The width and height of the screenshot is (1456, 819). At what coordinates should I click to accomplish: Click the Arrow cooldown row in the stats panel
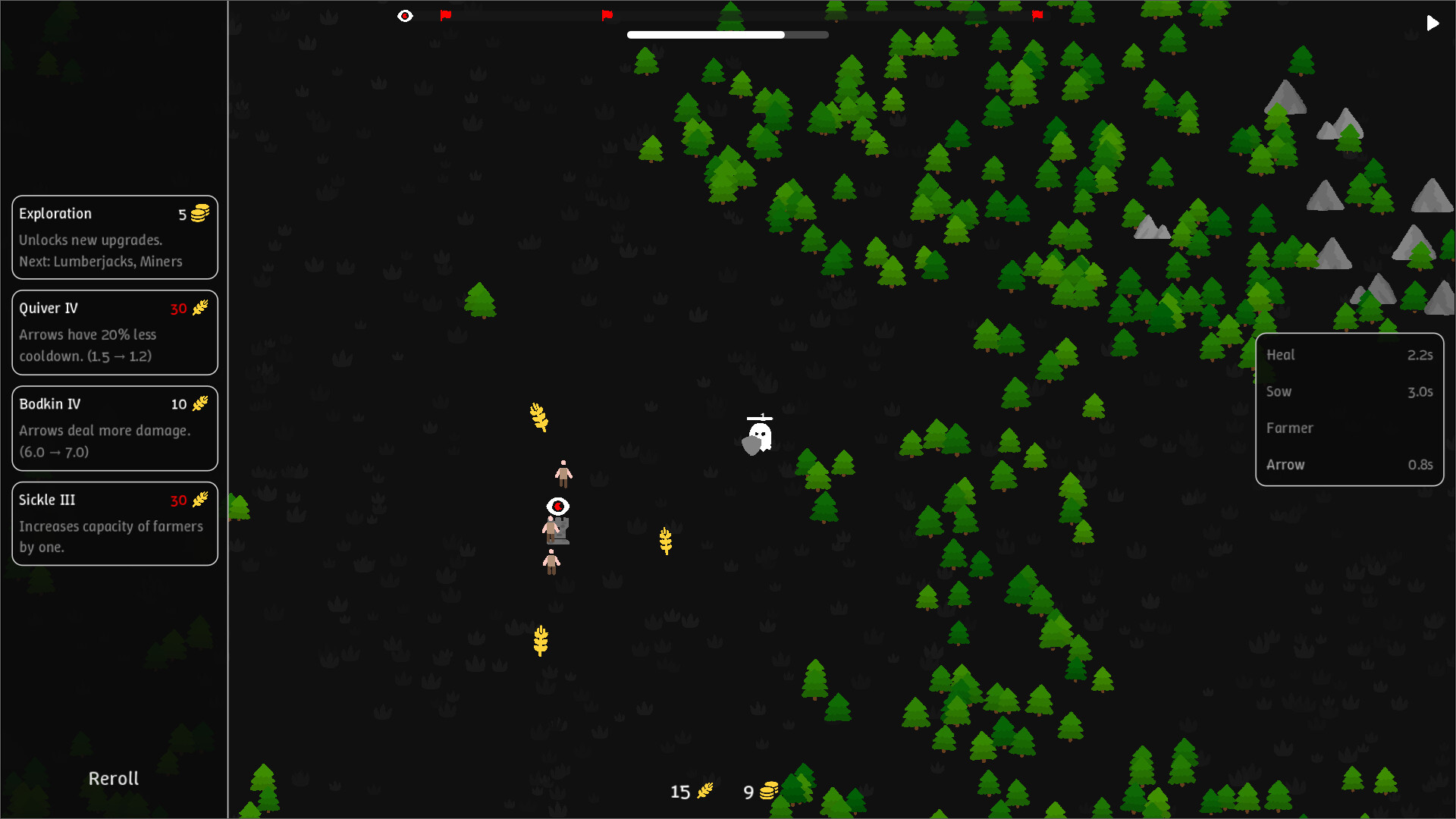1350,465
